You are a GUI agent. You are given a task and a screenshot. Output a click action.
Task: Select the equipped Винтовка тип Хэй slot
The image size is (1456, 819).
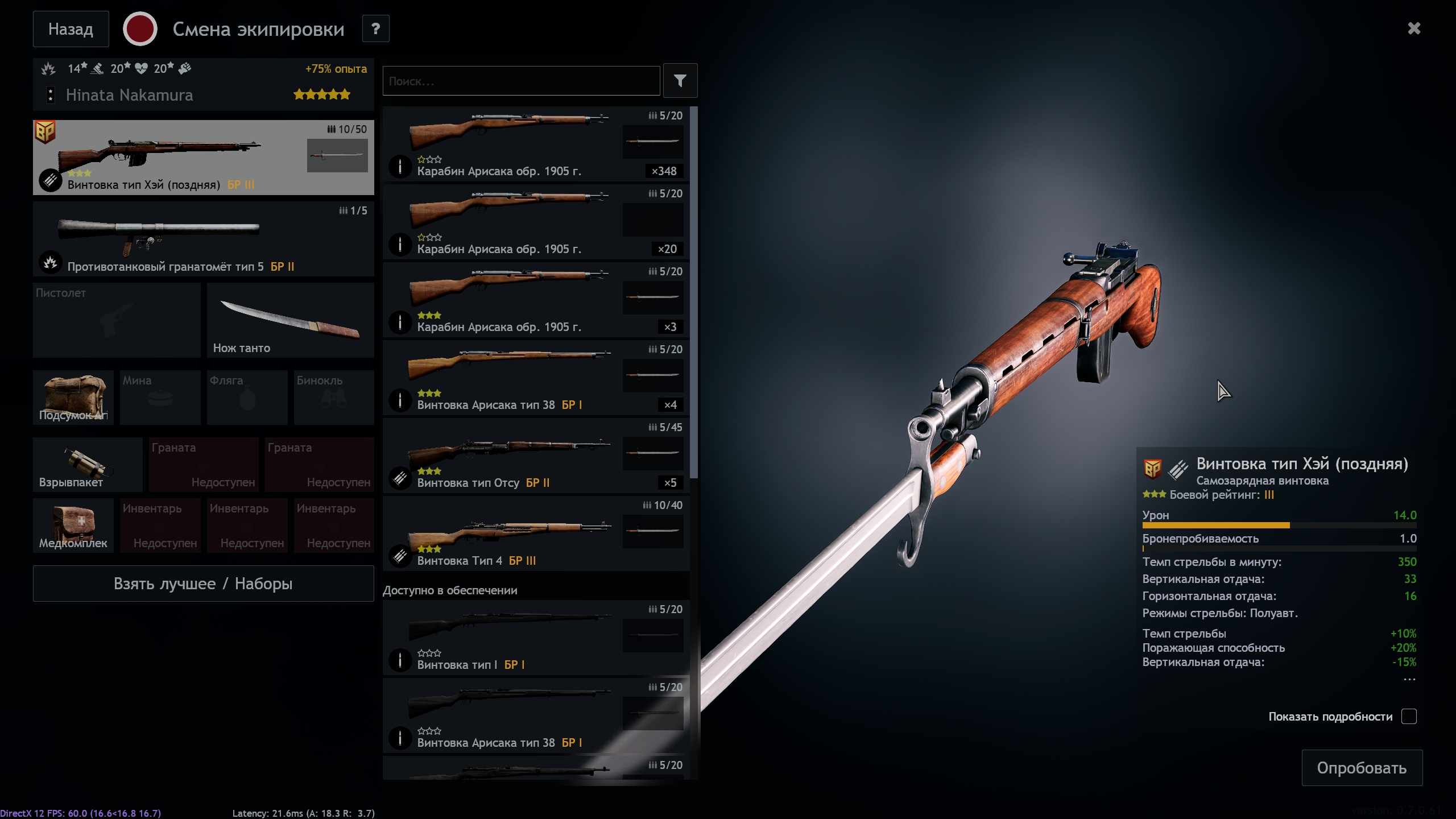[203, 158]
